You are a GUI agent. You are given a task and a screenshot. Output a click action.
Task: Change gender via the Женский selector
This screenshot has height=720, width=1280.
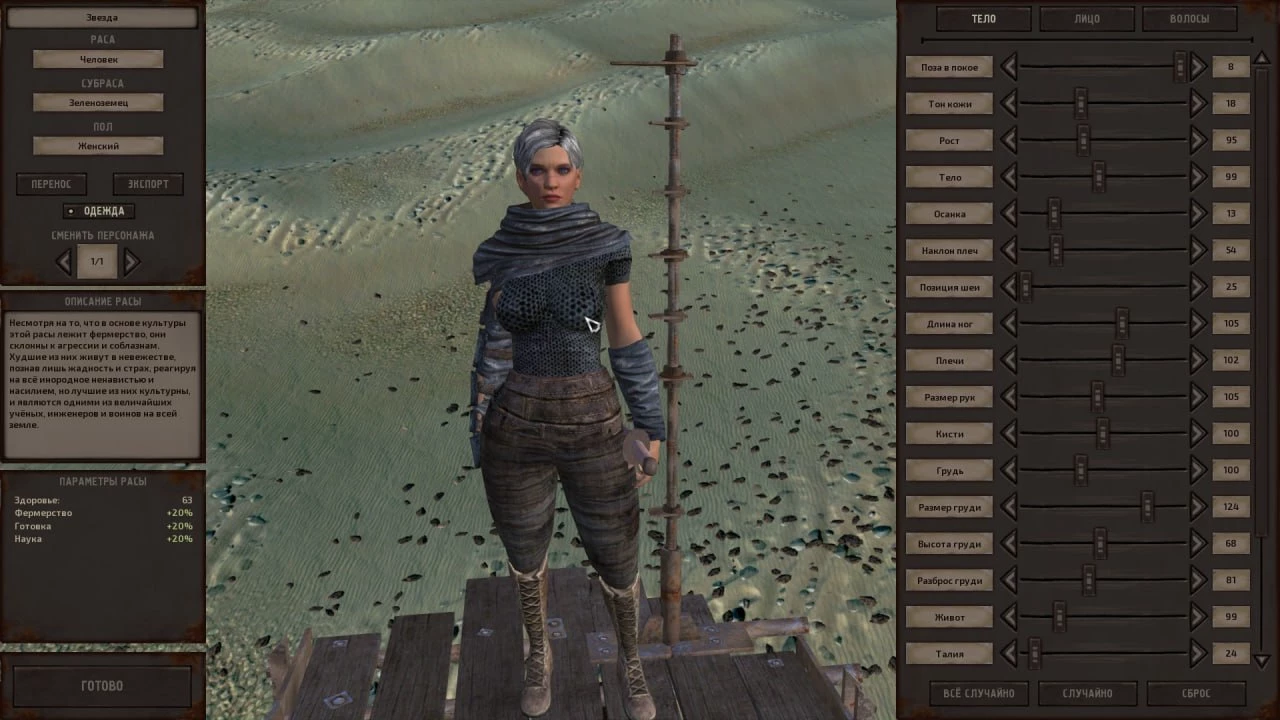pos(98,146)
